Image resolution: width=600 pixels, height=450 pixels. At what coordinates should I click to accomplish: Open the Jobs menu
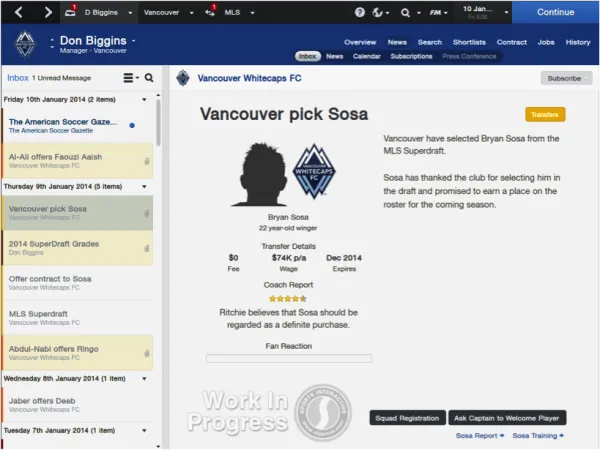pyautogui.click(x=546, y=42)
